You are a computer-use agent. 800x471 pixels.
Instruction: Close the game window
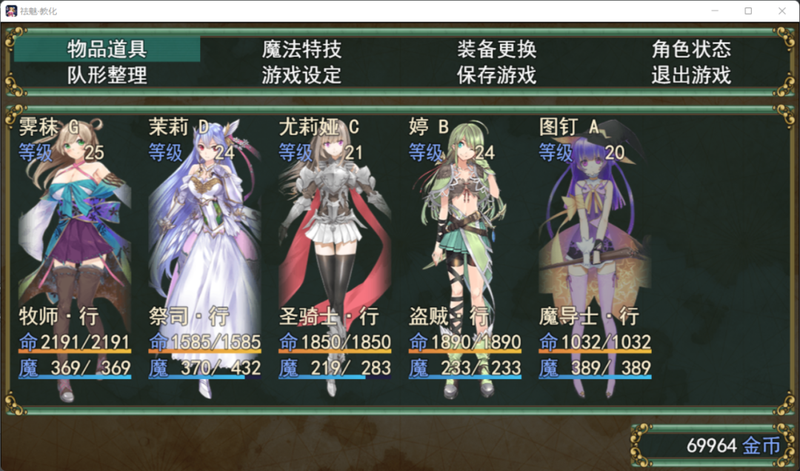(x=776, y=10)
